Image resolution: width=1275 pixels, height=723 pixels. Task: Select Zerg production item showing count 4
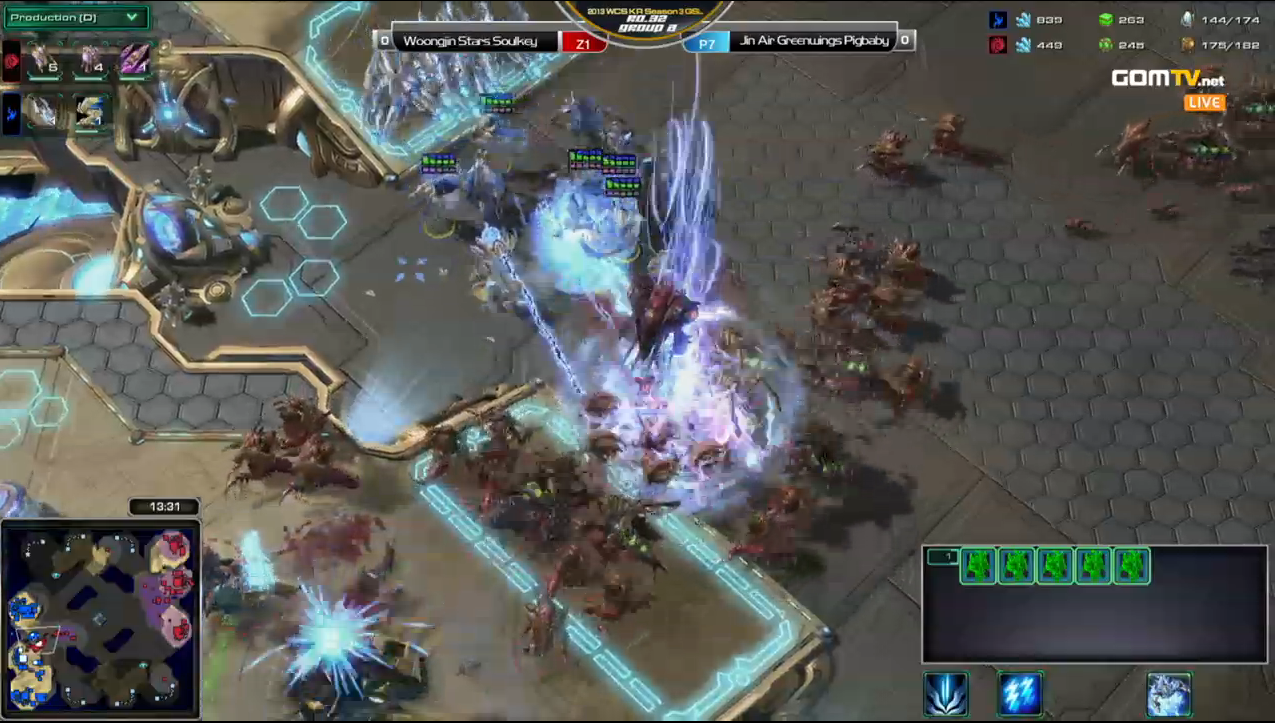click(x=91, y=62)
